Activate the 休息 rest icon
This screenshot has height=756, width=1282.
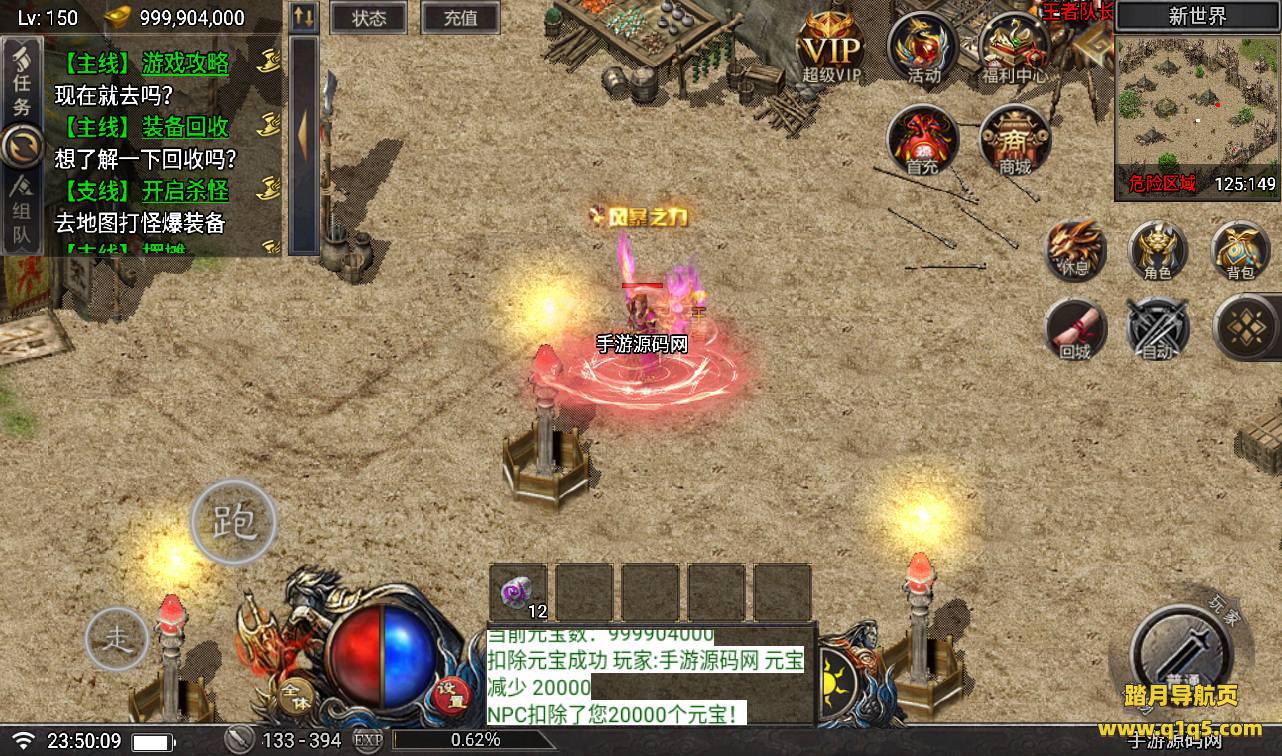(1075, 248)
